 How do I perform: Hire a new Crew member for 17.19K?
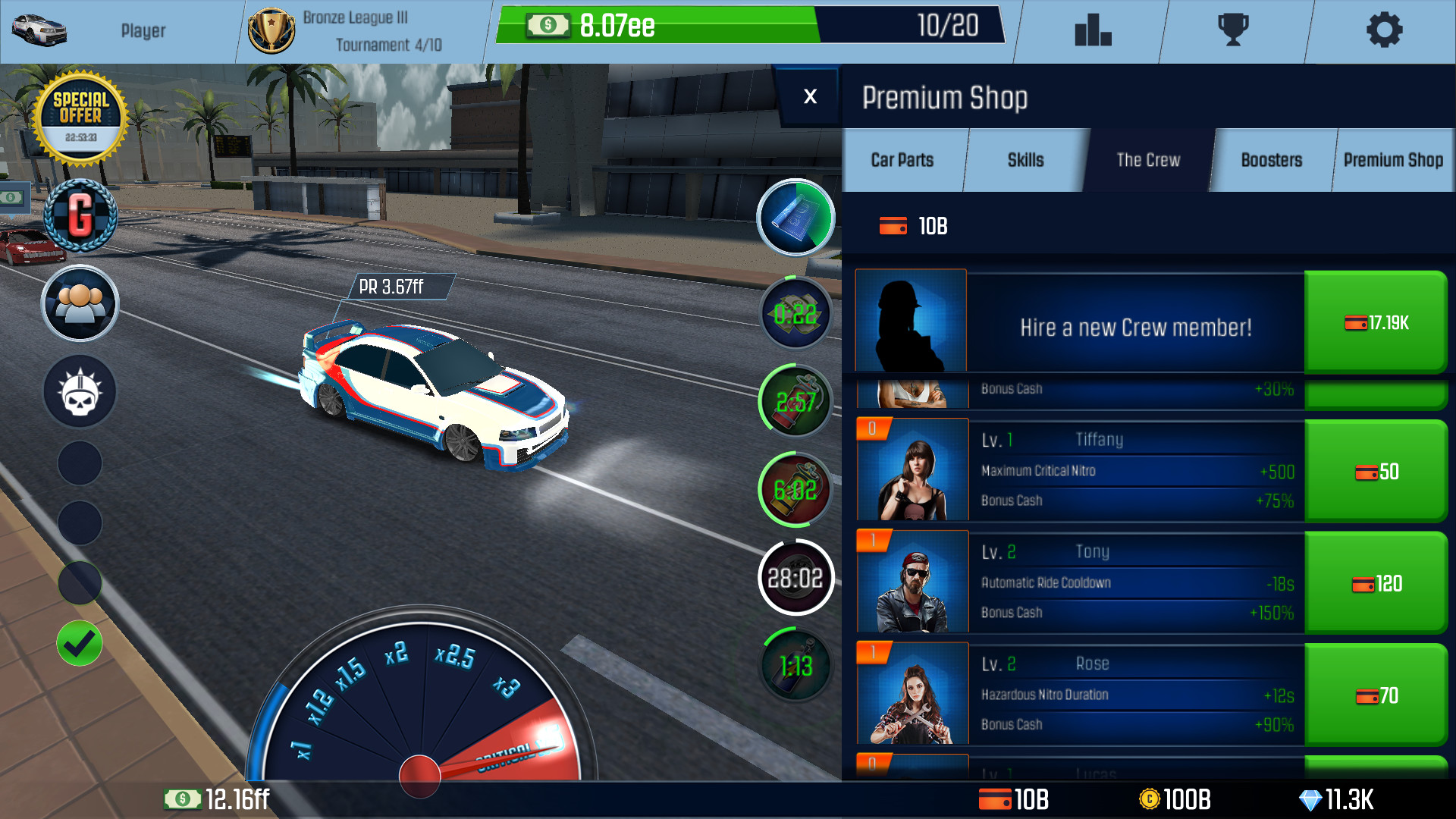pyautogui.click(x=1376, y=322)
